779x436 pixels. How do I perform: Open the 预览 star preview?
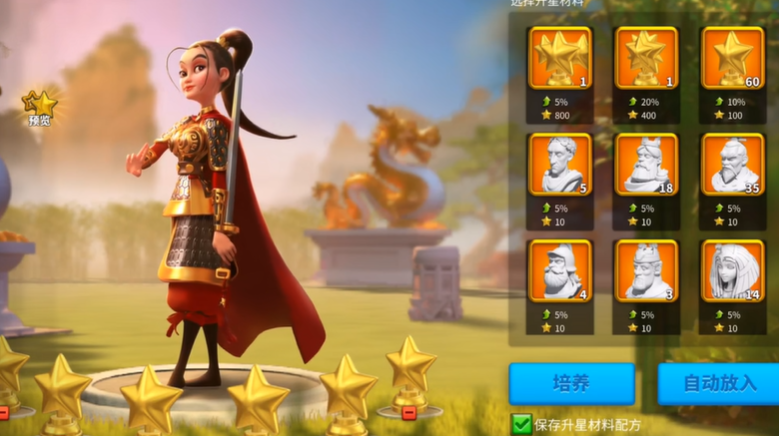pyautogui.click(x=40, y=107)
